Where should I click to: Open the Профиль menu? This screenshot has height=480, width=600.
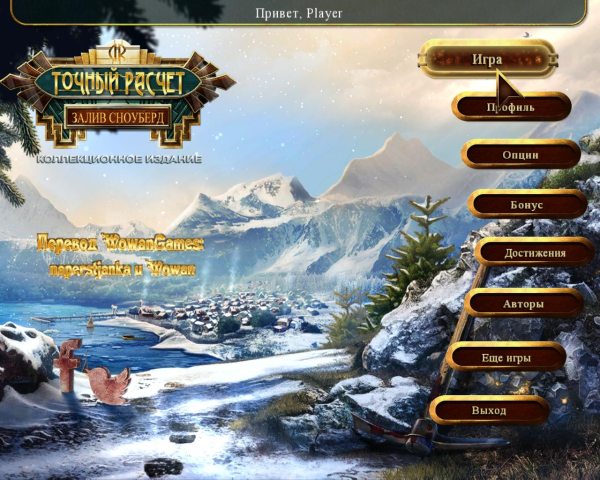pos(511,107)
